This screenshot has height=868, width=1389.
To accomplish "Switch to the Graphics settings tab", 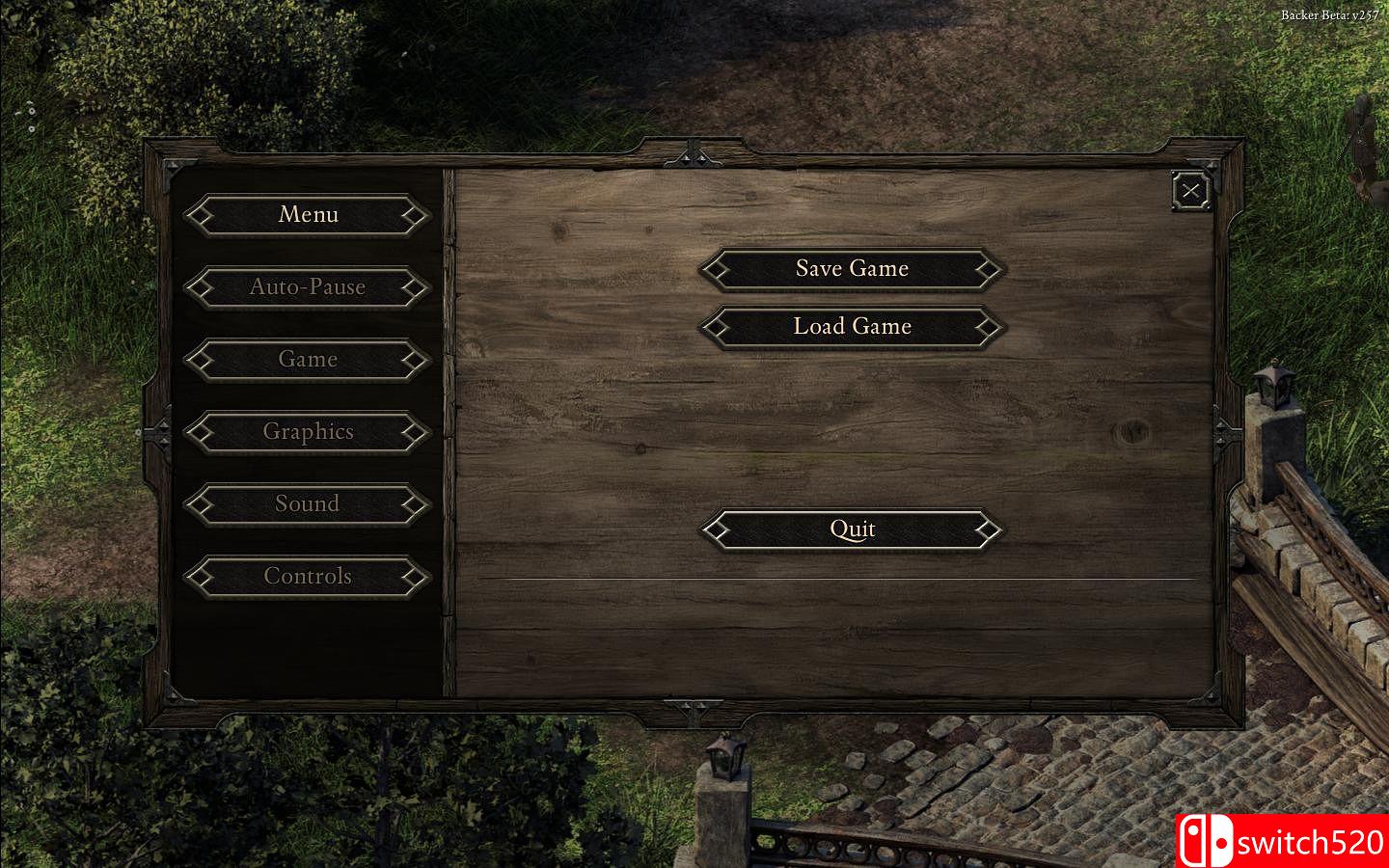I will click(x=308, y=431).
